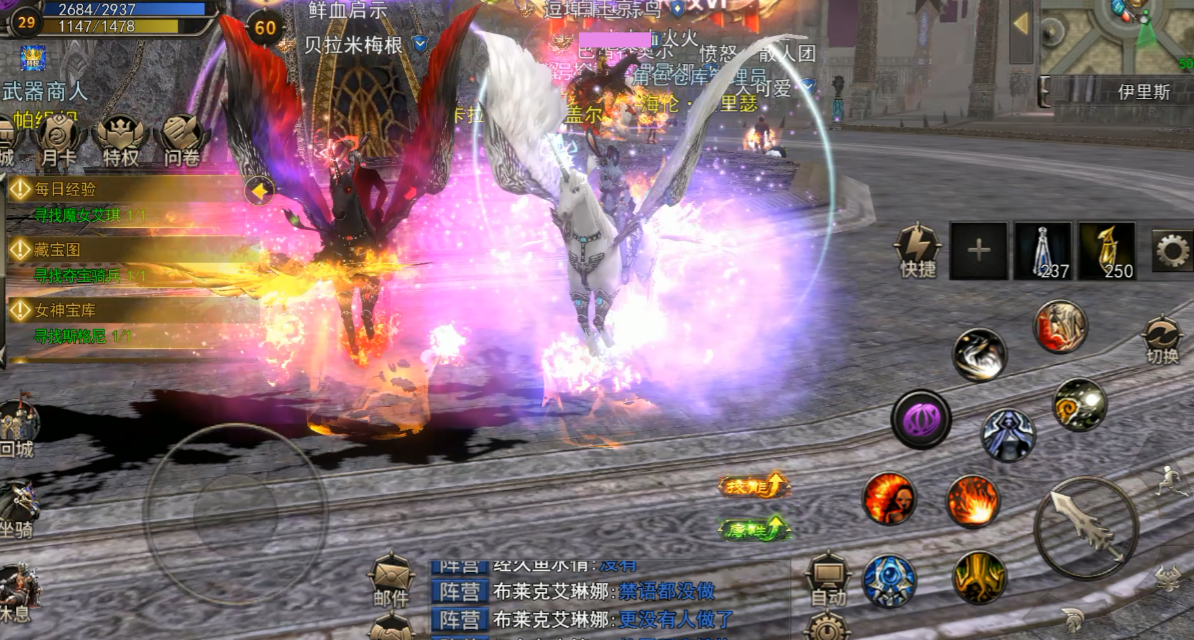1194x640 pixels.
Task: Use the yellow potion with 250 count
Action: pos(1106,250)
